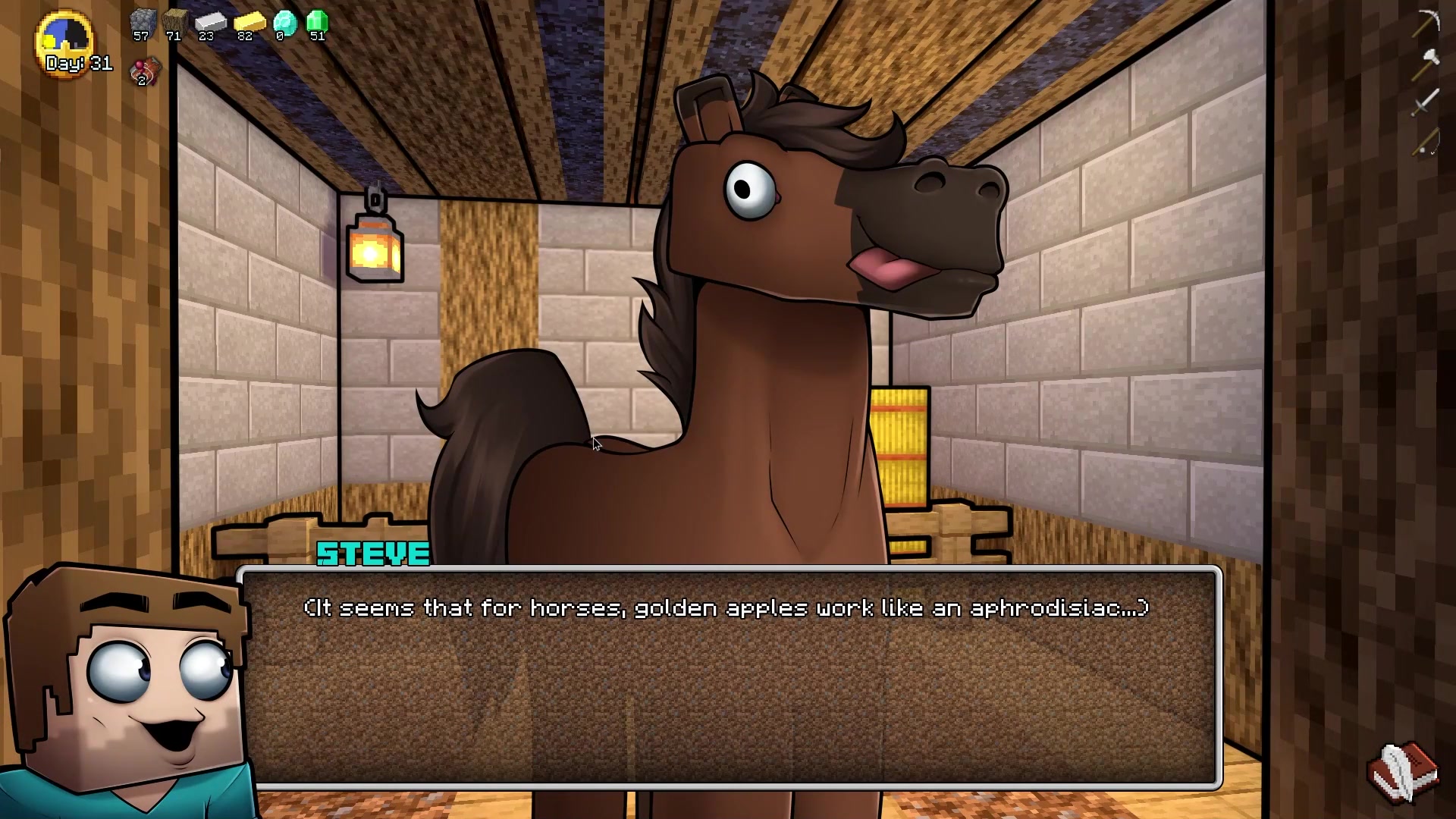Choose the sword tool icon

(1426, 102)
